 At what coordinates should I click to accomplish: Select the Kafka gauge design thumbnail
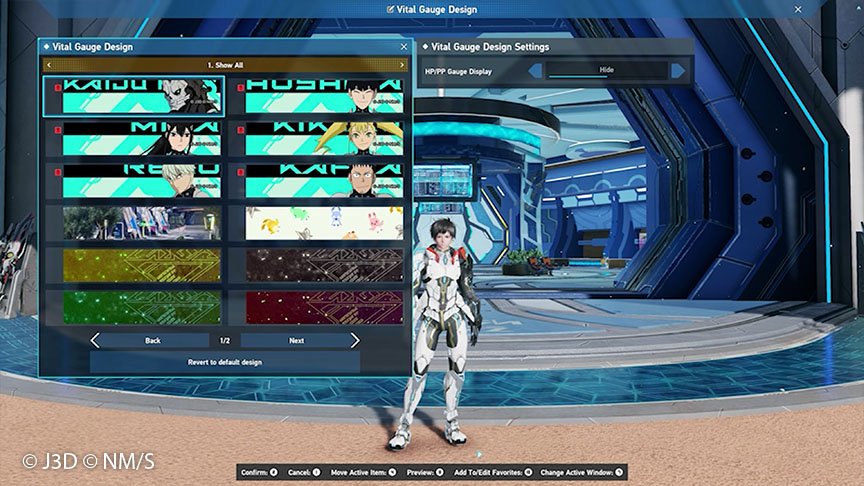pyautogui.click(x=324, y=181)
